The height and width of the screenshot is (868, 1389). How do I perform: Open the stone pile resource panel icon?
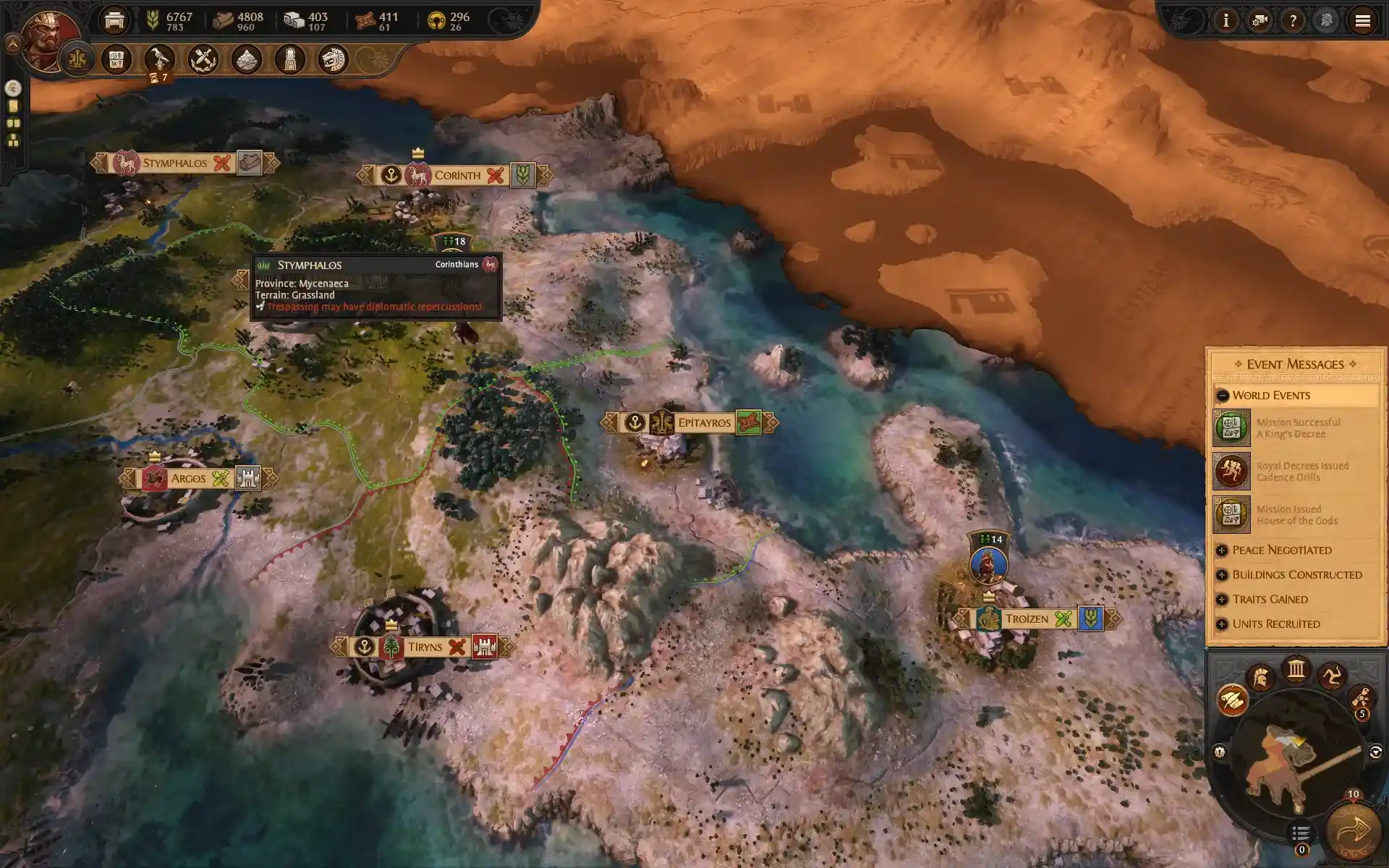click(x=246, y=61)
